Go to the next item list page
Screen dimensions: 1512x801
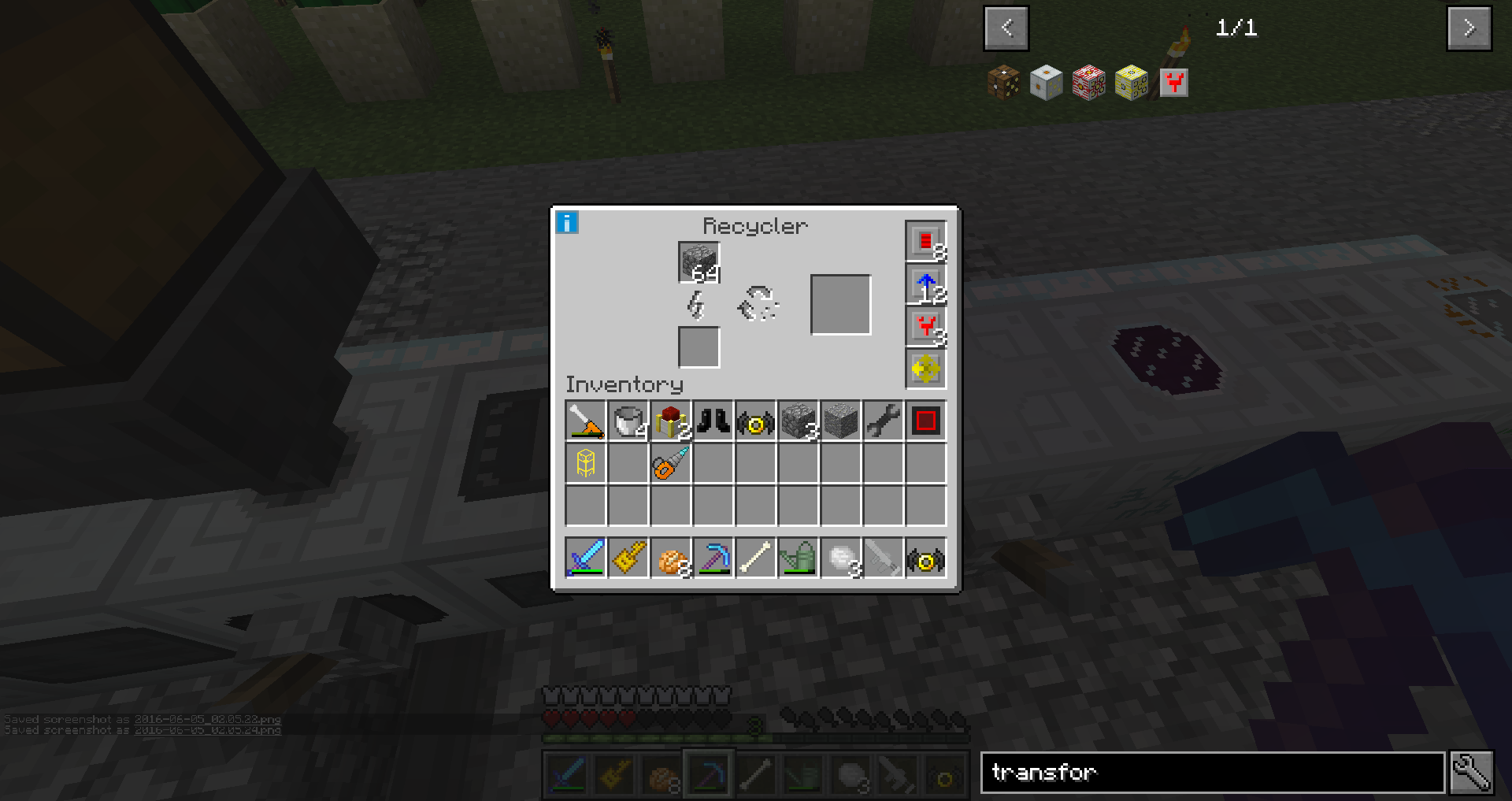[x=1469, y=28]
